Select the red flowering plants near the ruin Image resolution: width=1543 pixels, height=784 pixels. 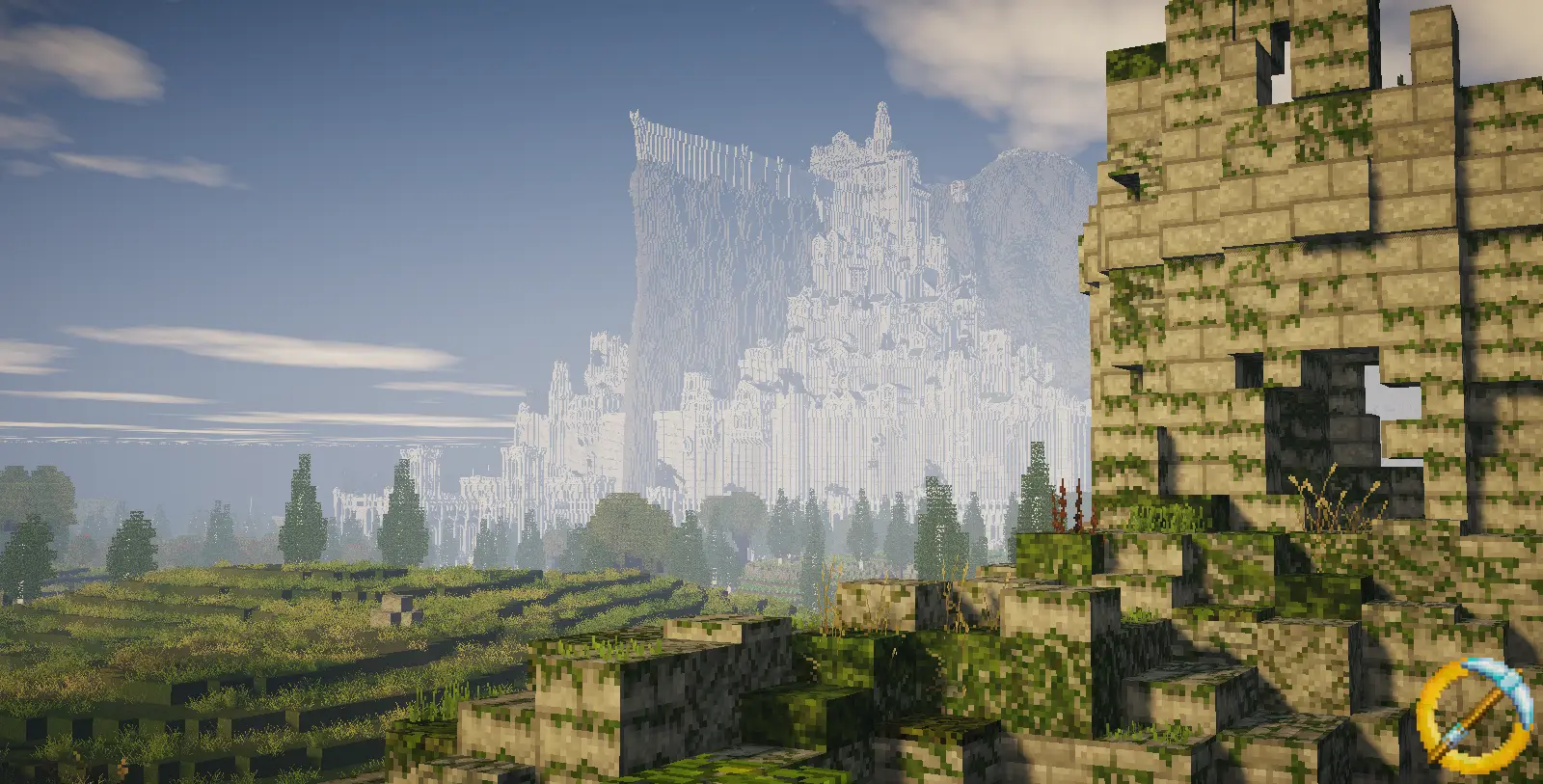pyautogui.click(x=1064, y=506)
